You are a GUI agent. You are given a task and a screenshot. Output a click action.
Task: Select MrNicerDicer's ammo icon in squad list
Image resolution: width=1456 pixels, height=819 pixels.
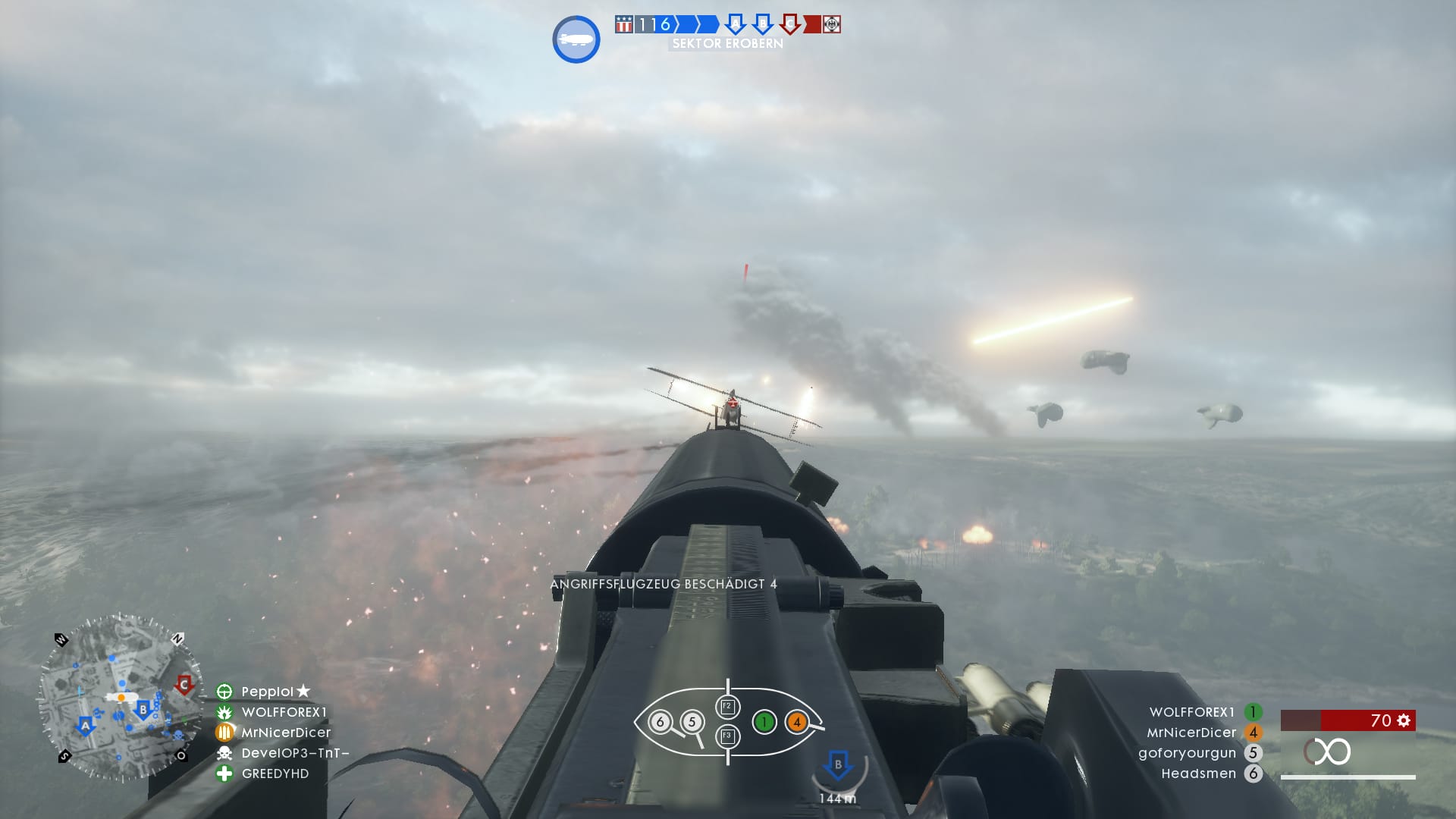(x=224, y=733)
